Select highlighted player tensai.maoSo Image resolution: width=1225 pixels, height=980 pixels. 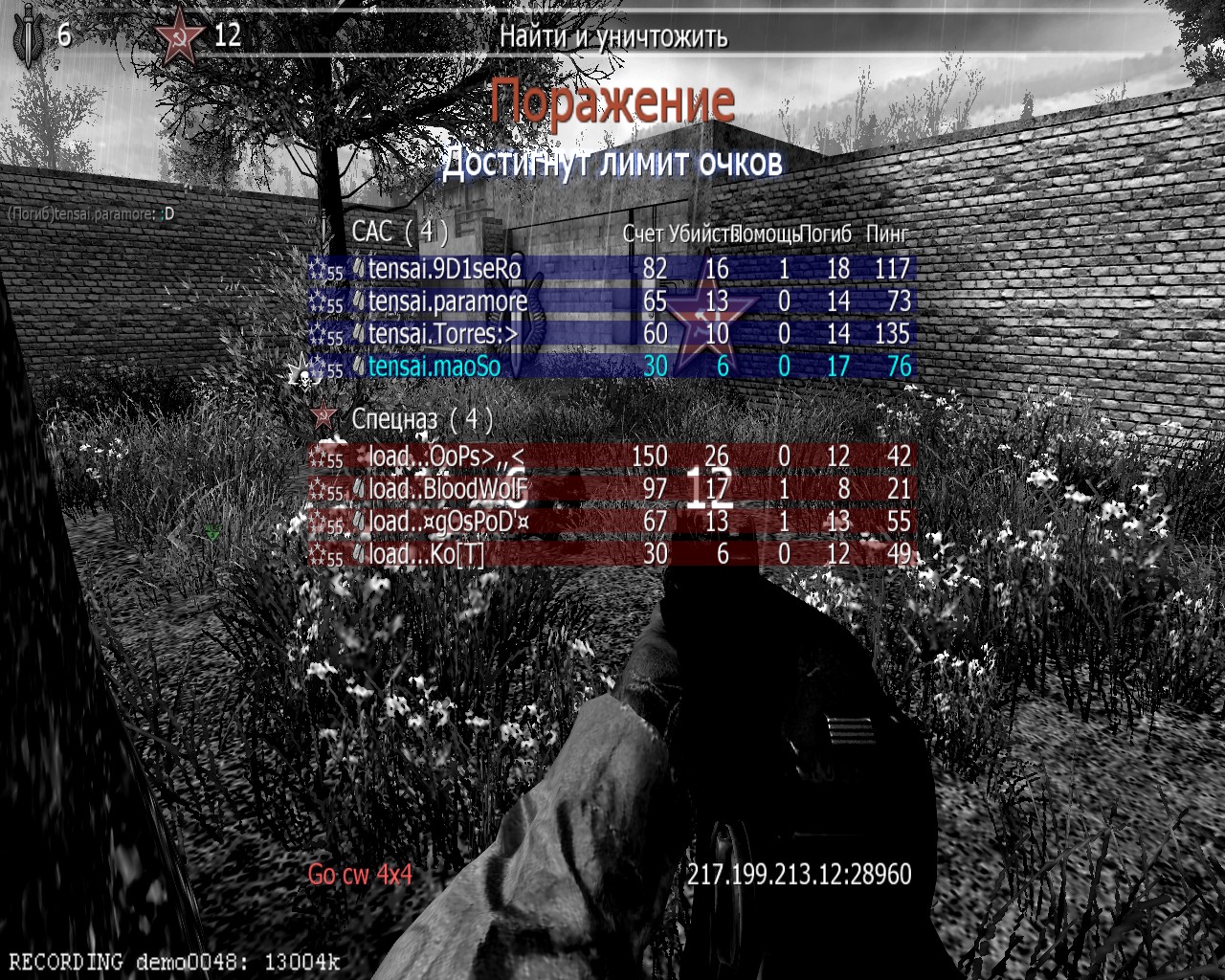pyautogui.click(x=434, y=367)
